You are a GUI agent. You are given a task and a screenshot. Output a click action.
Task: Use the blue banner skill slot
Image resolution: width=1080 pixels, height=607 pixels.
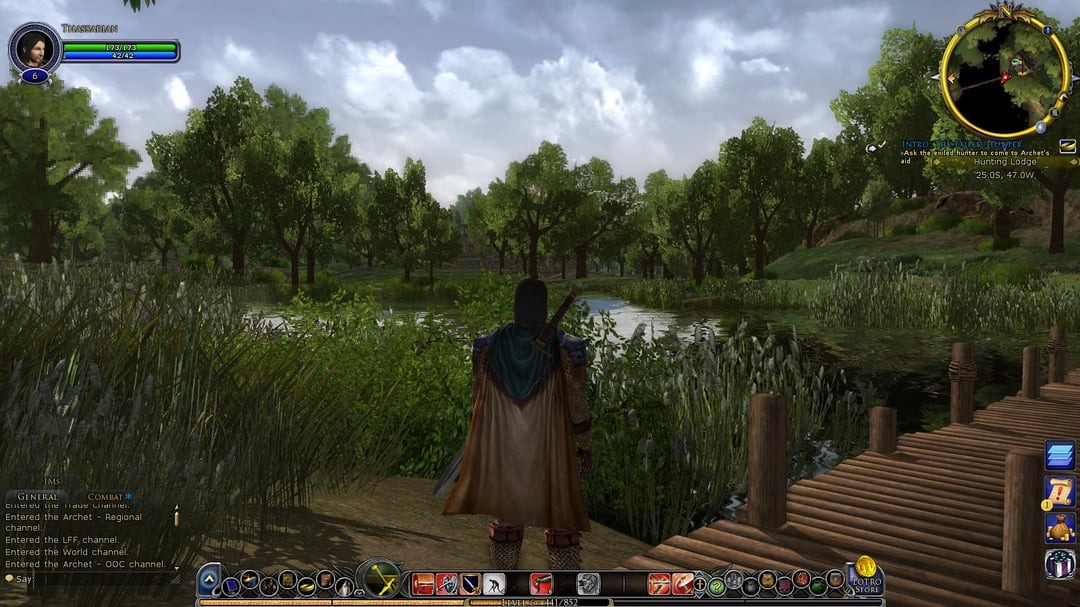point(469,584)
